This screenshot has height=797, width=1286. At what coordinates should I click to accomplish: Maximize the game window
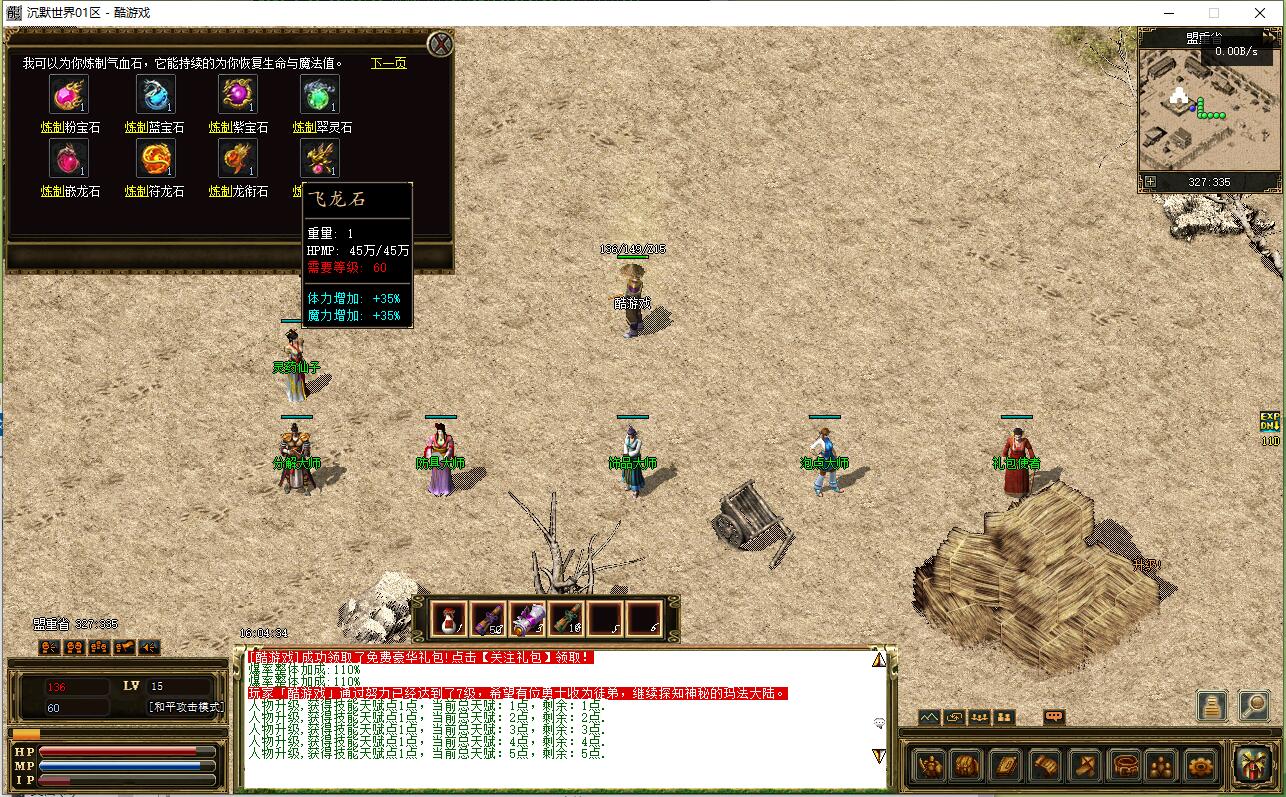tap(1214, 13)
